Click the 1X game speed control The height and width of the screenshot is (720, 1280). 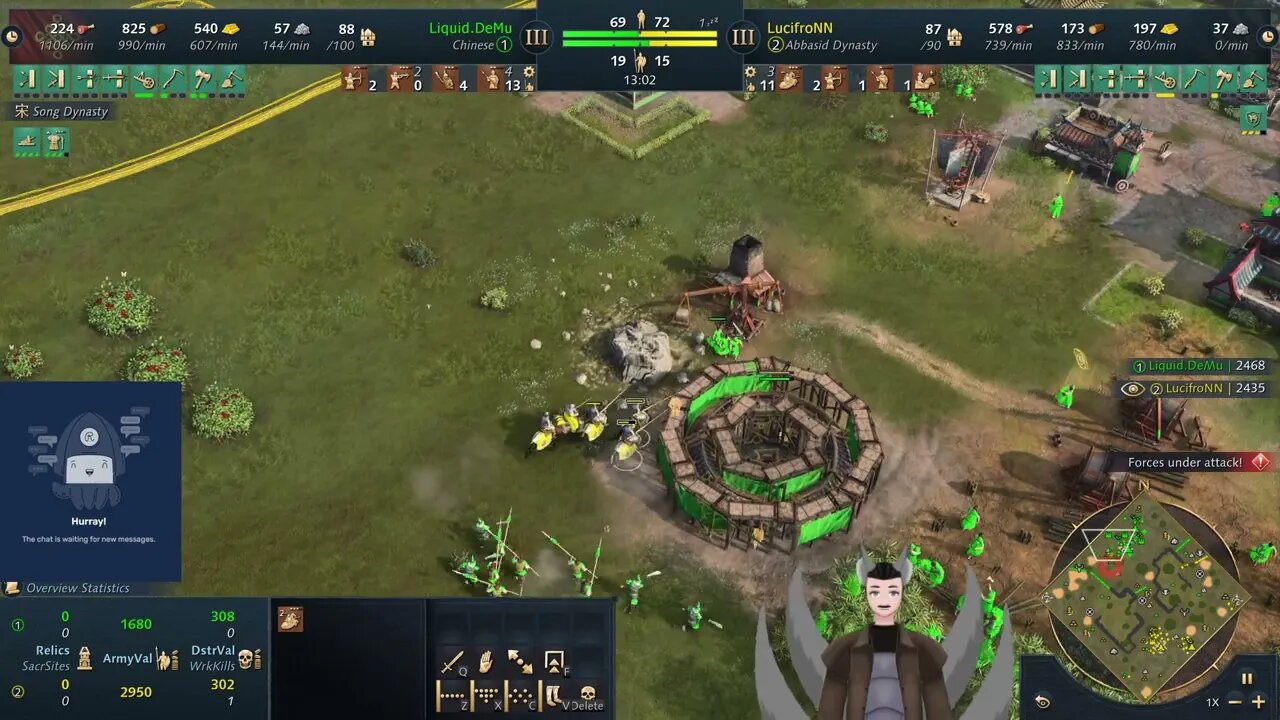click(x=1213, y=701)
